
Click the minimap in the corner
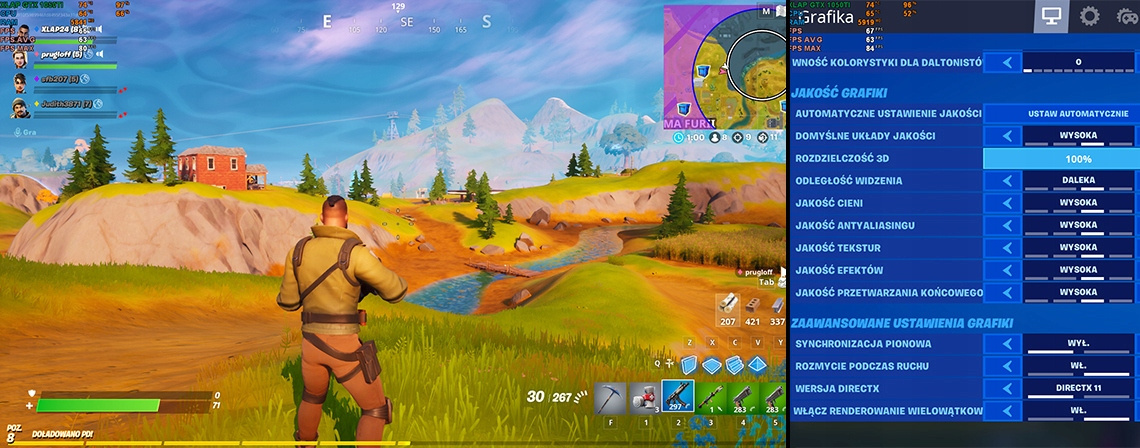coord(727,68)
